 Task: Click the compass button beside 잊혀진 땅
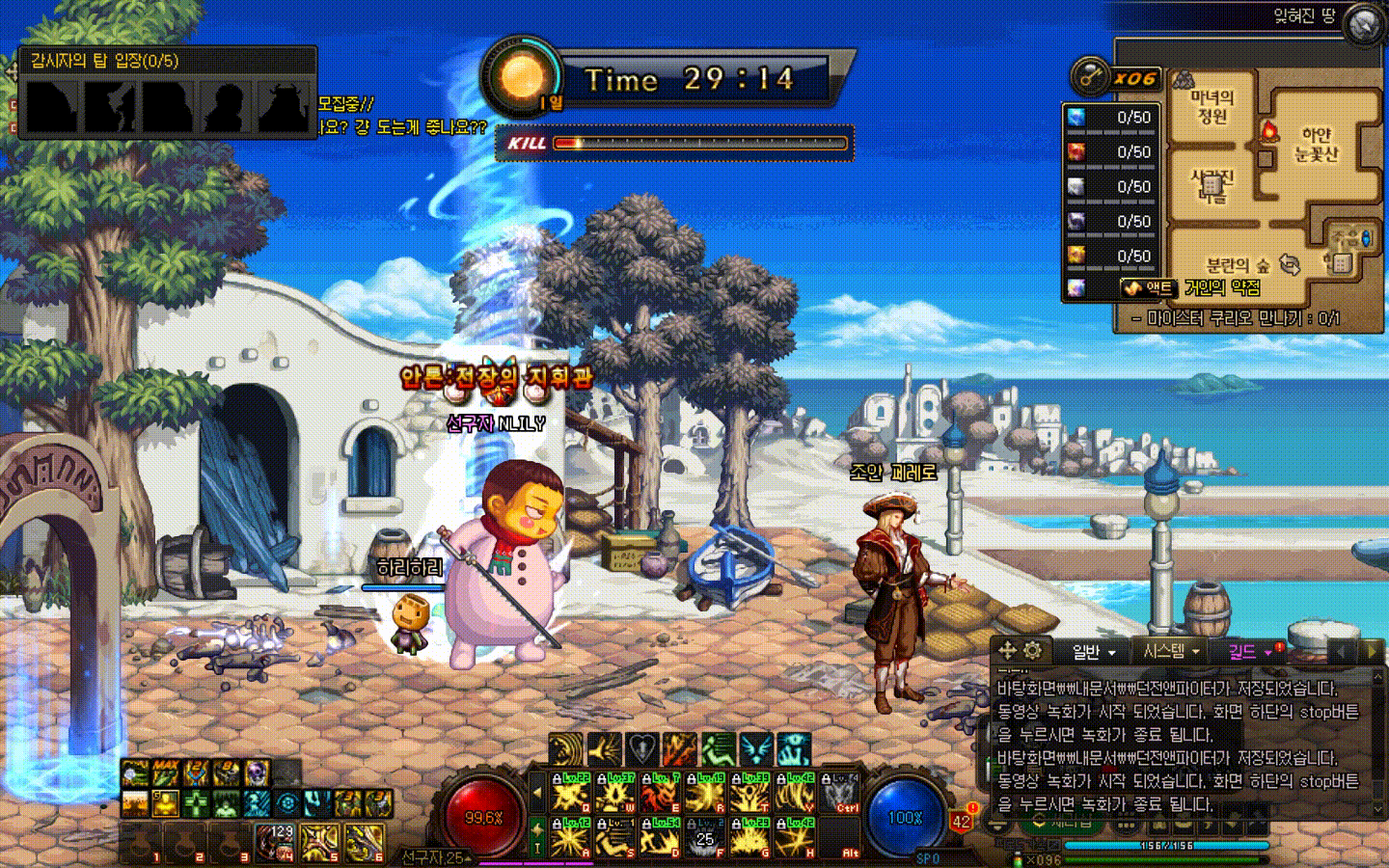(x=1364, y=25)
